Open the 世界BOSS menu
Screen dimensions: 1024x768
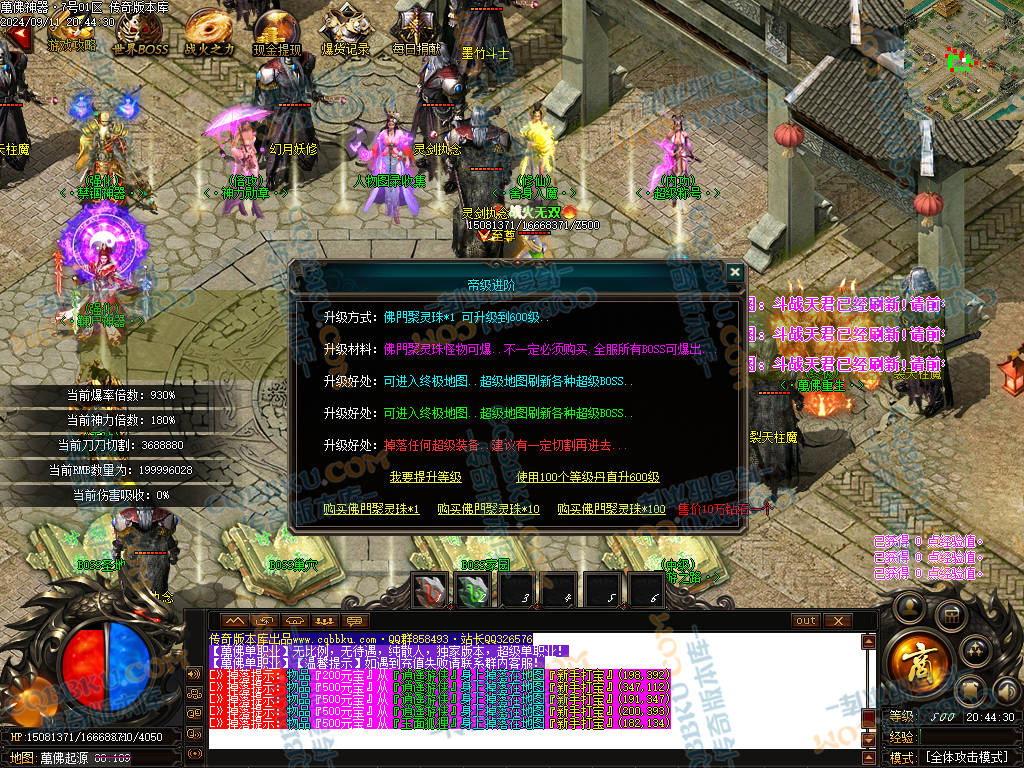[x=140, y=32]
